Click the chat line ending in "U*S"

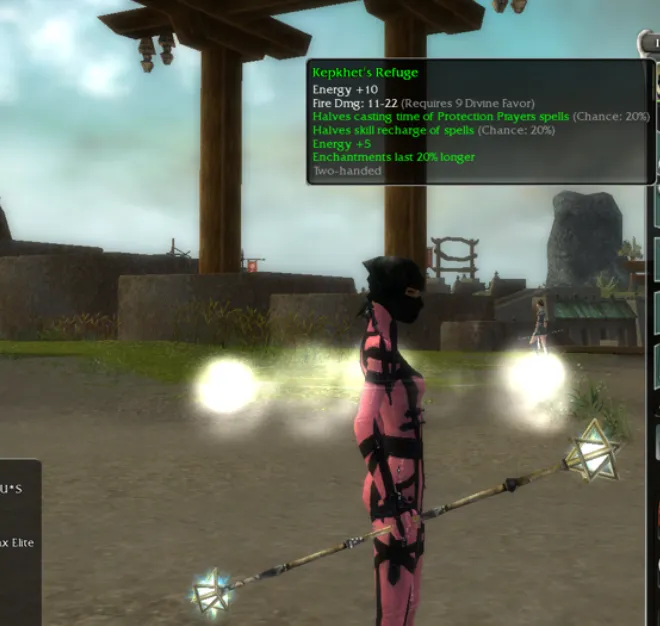(12, 489)
